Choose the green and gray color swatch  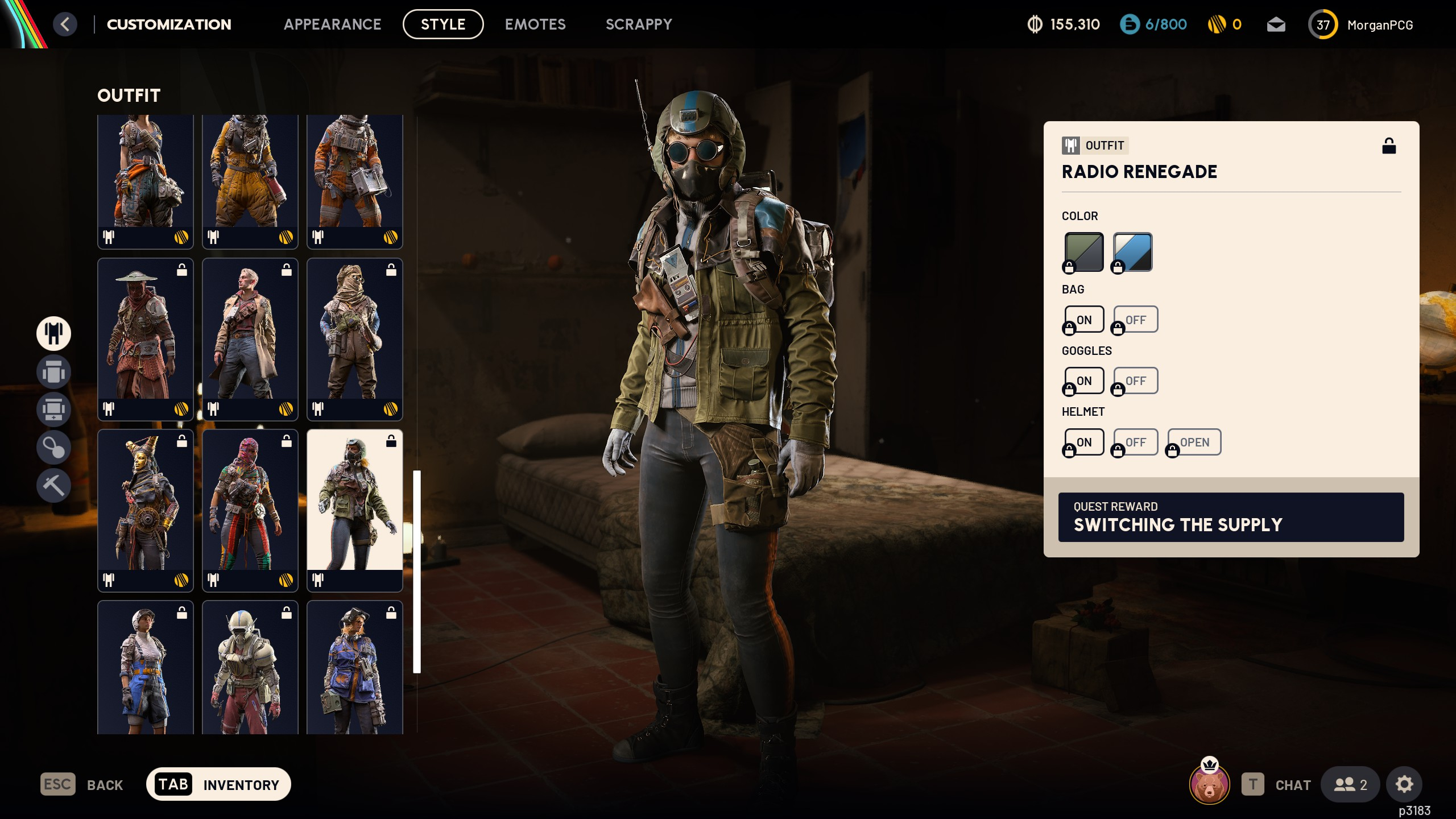coord(1084,252)
